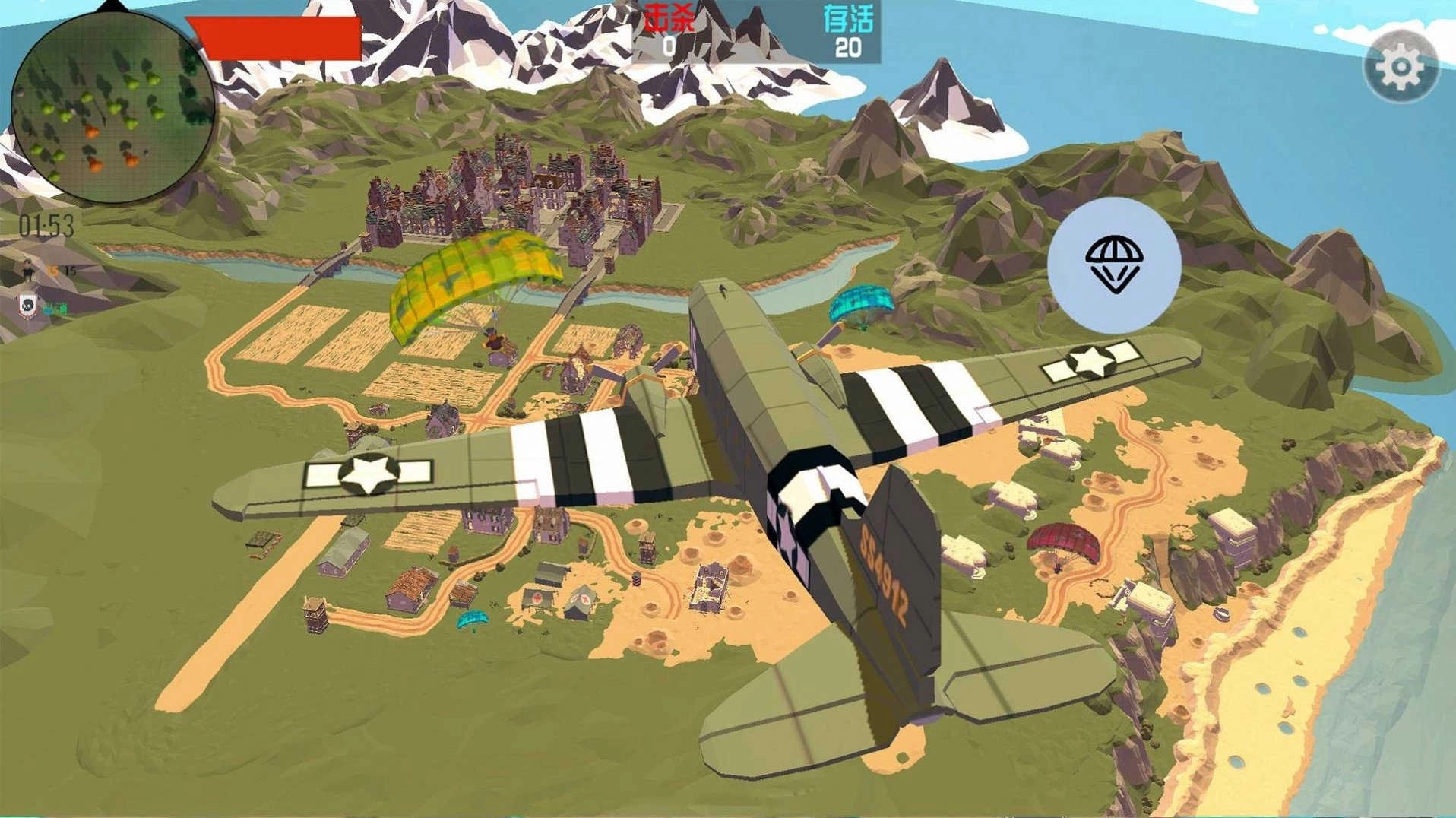Open the circular minimap
The height and width of the screenshot is (818, 1456).
113,108
